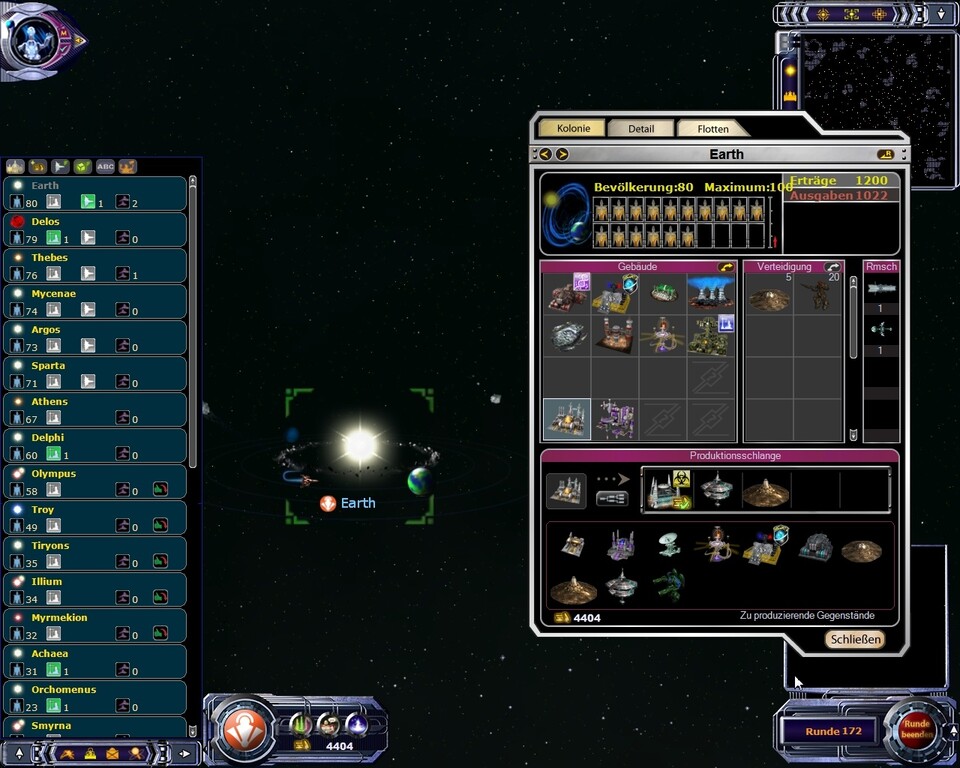Open the Flotten tab

[x=713, y=129]
